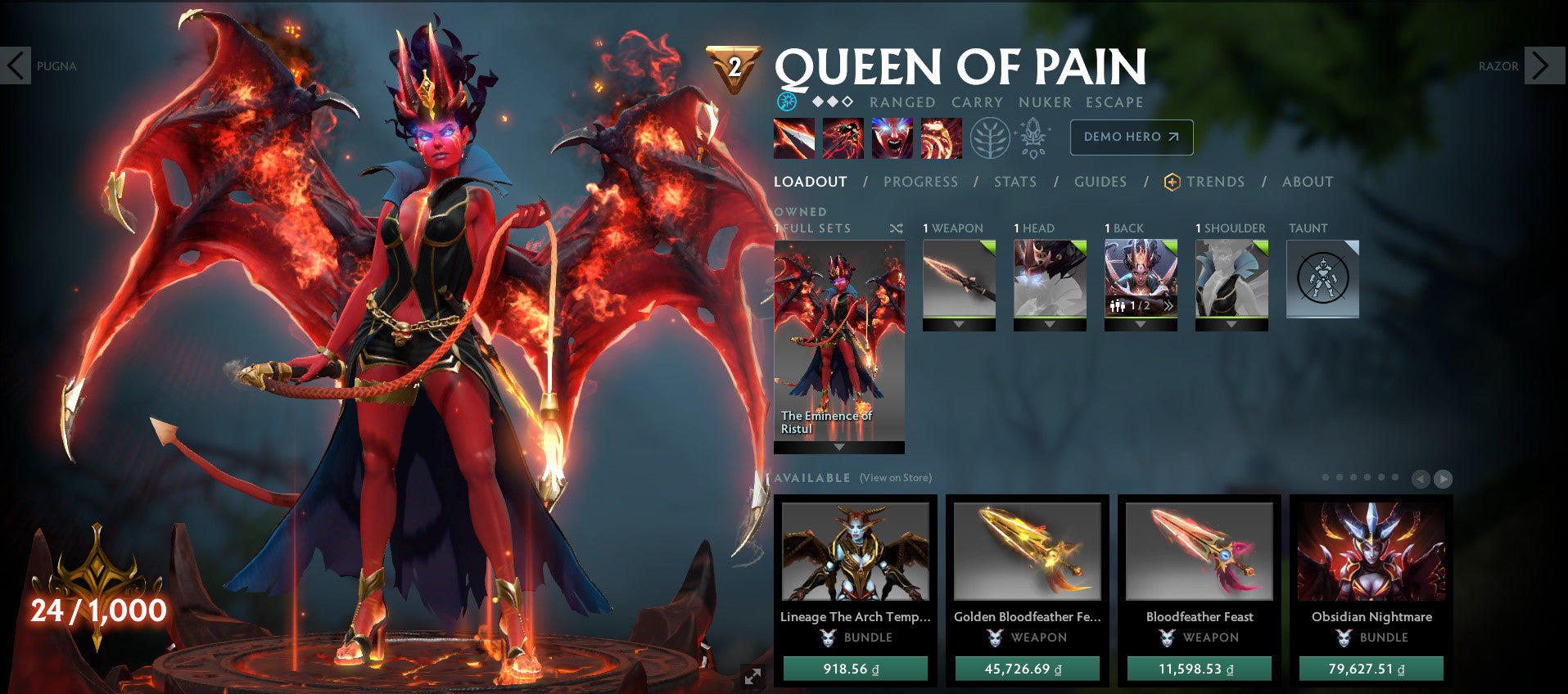1568x694 pixels.
Task: Toggle the shuffle icon beside Full Sets
Action: tap(896, 228)
